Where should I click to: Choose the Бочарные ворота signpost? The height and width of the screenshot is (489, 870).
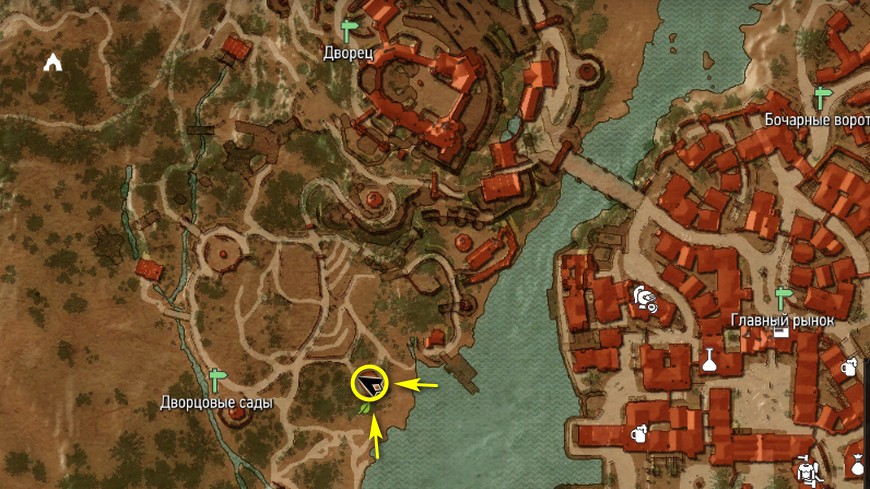[x=822, y=97]
